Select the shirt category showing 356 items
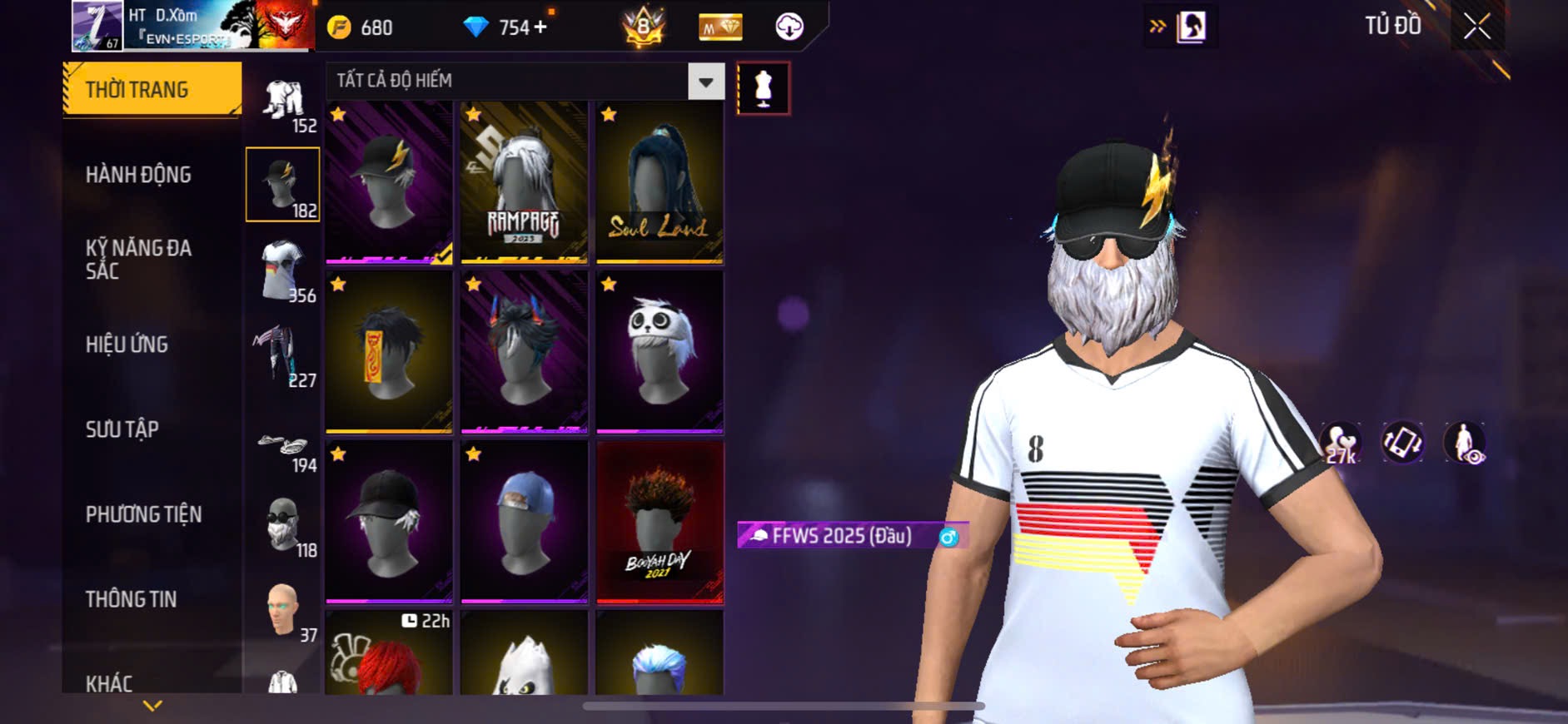Screen dimensions: 1568x724 (x=283, y=270)
